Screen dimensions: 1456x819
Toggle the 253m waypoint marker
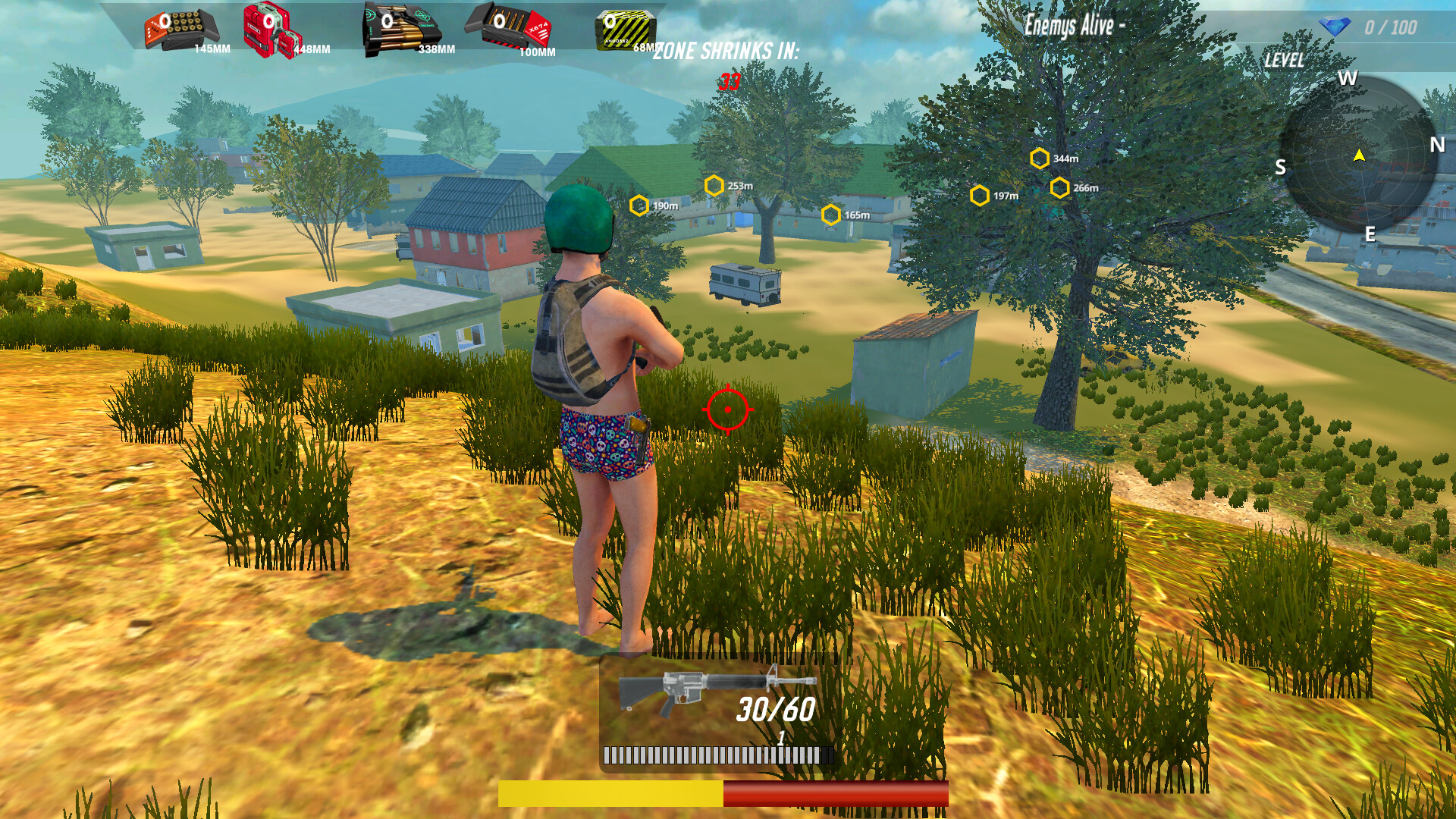pos(714,184)
